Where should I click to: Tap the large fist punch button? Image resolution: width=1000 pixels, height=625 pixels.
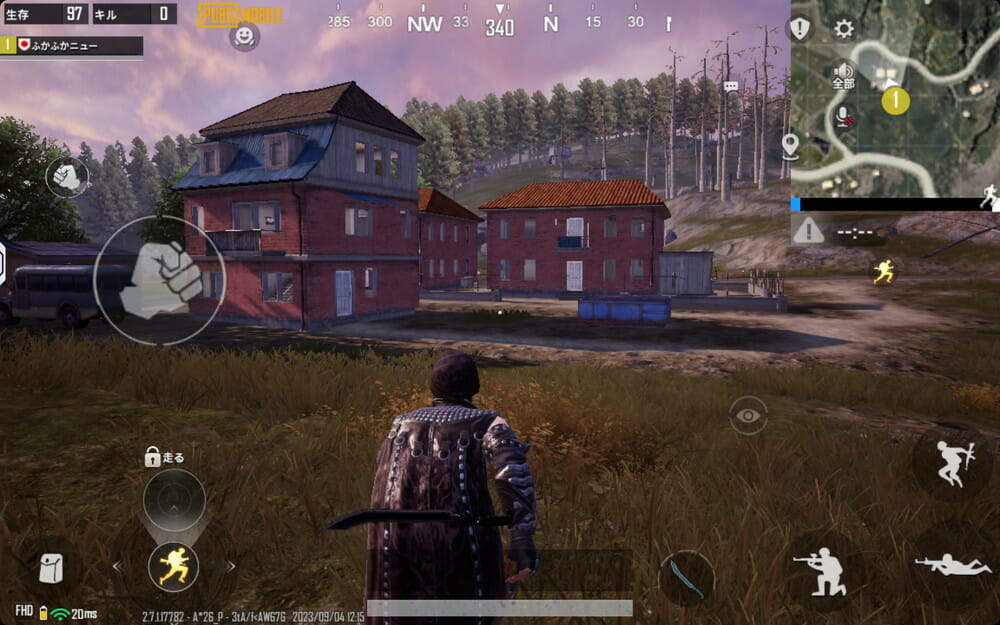tap(160, 281)
